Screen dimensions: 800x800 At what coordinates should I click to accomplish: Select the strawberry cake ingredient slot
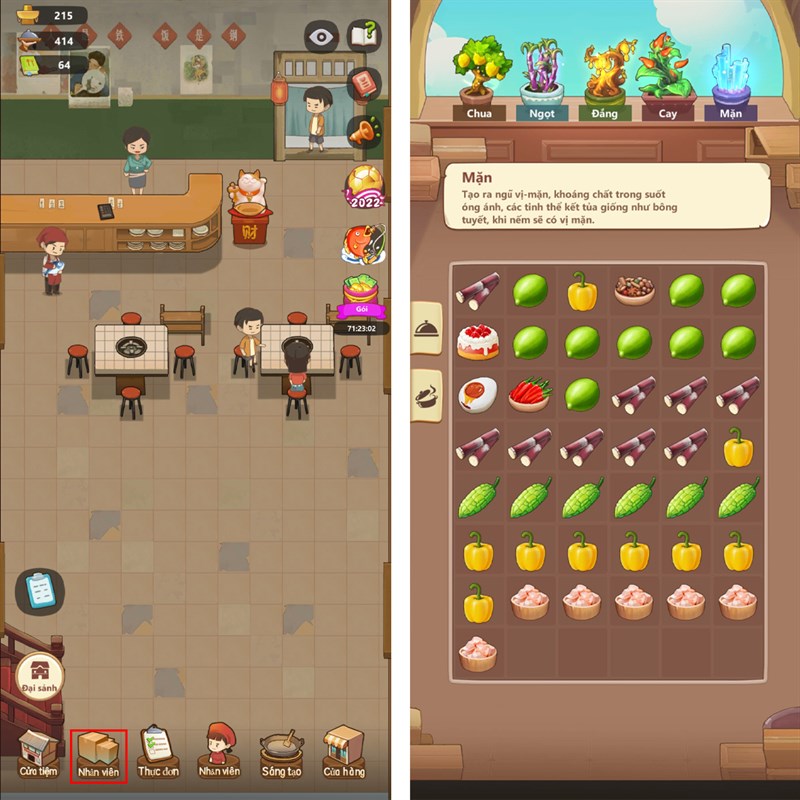point(478,342)
